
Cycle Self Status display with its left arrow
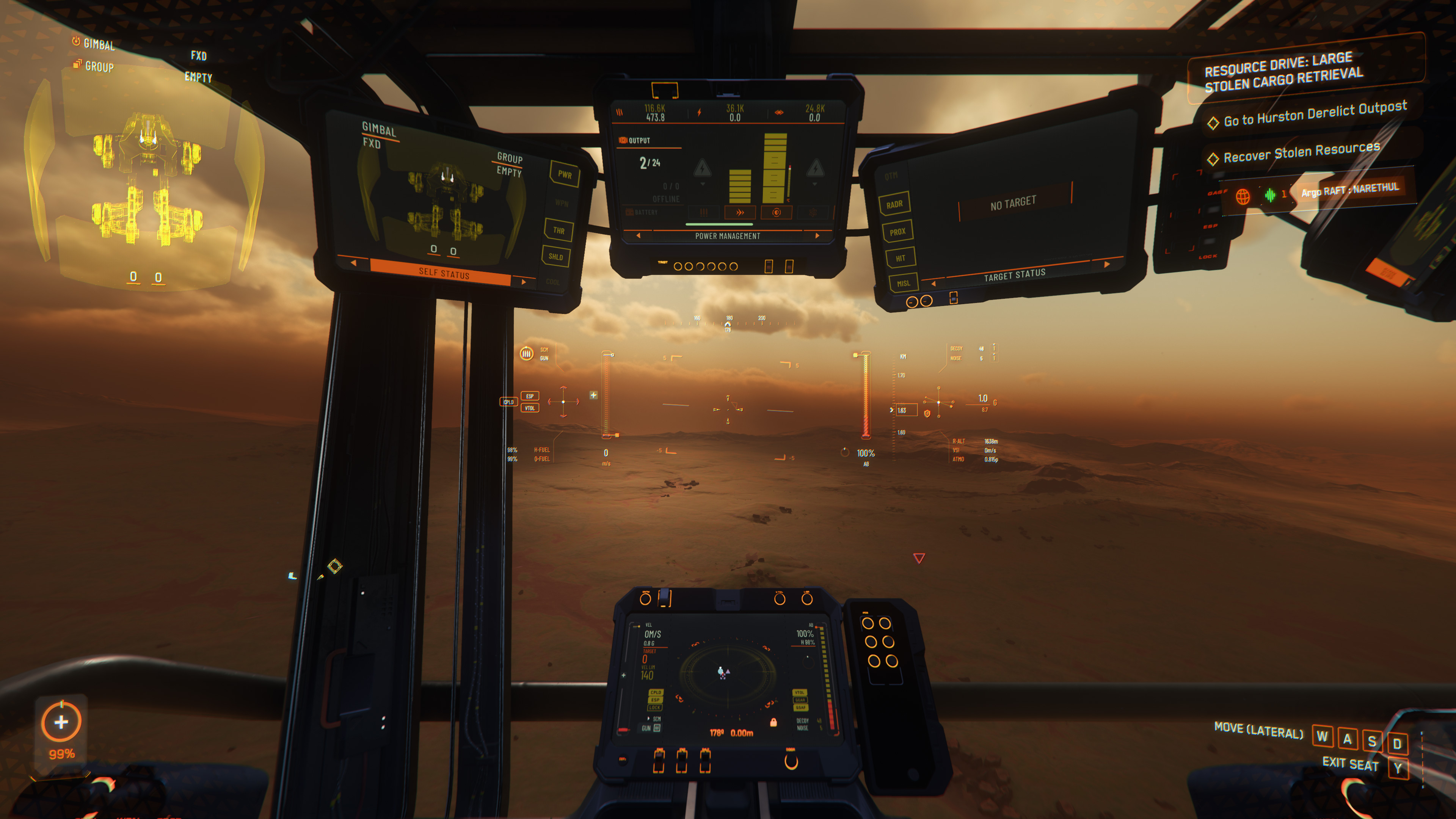(354, 263)
